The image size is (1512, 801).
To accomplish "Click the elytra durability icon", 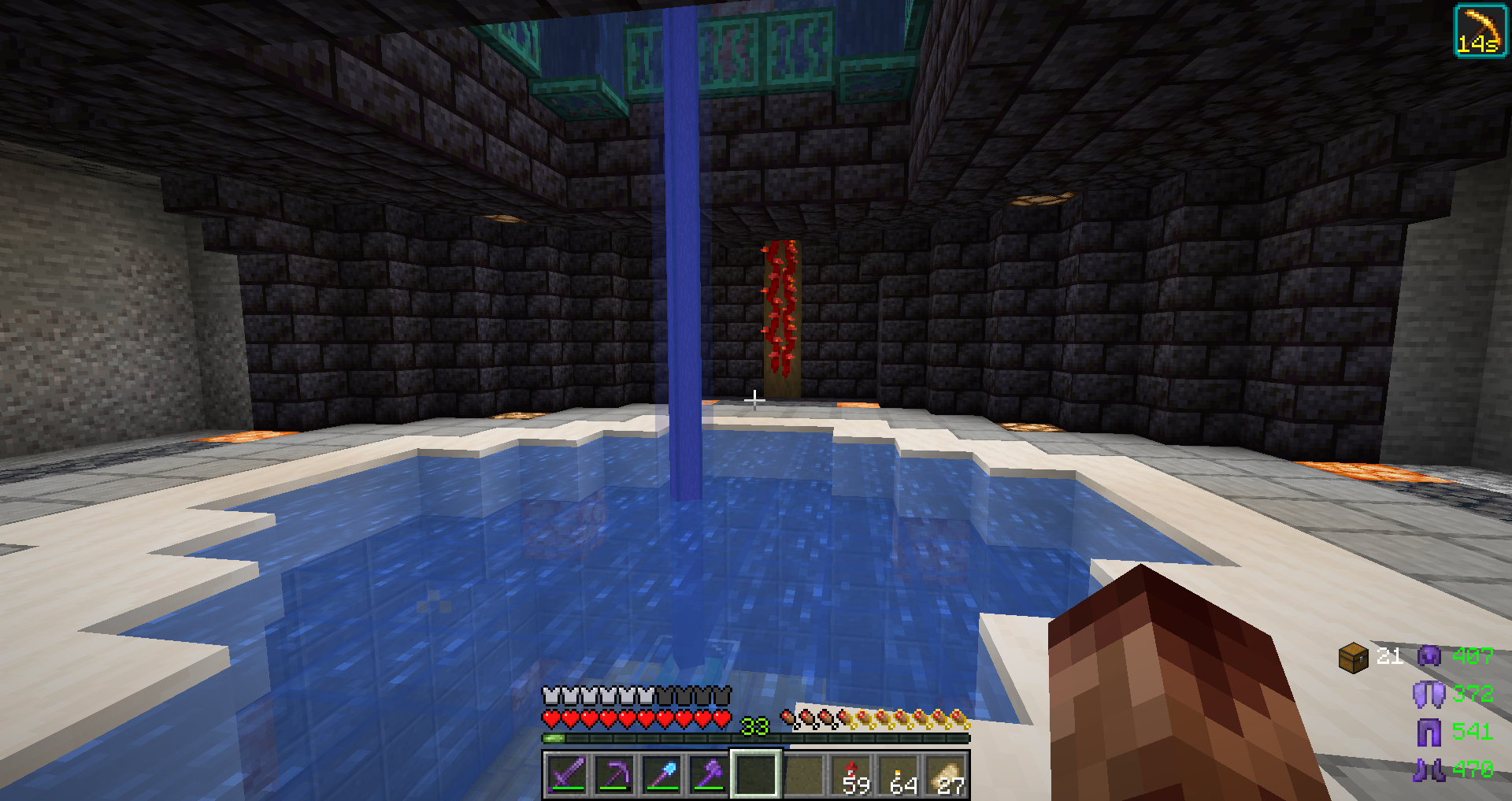I will 1429,694.
